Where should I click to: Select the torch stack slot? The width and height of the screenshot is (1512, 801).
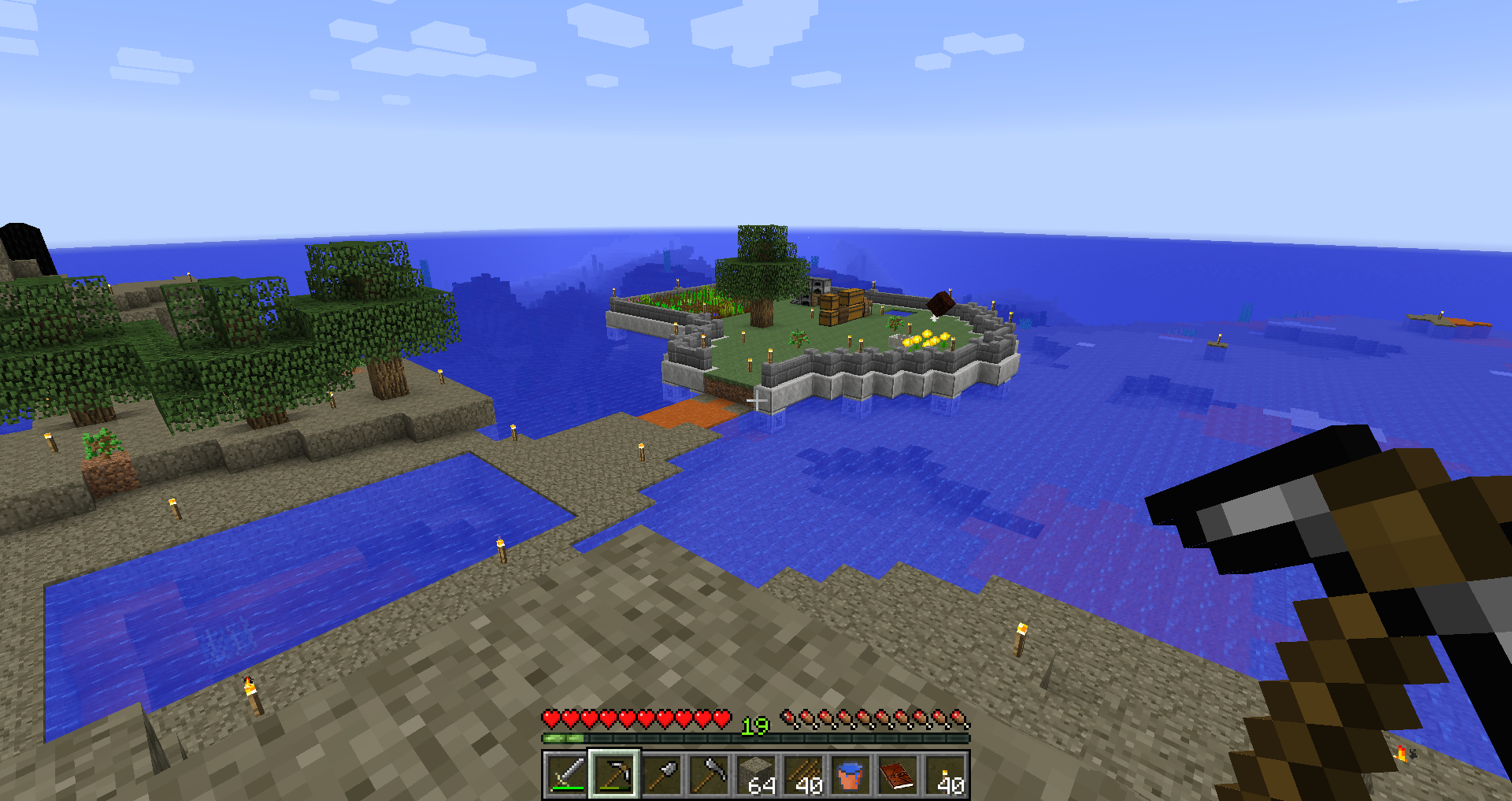(x=945, y=774)
